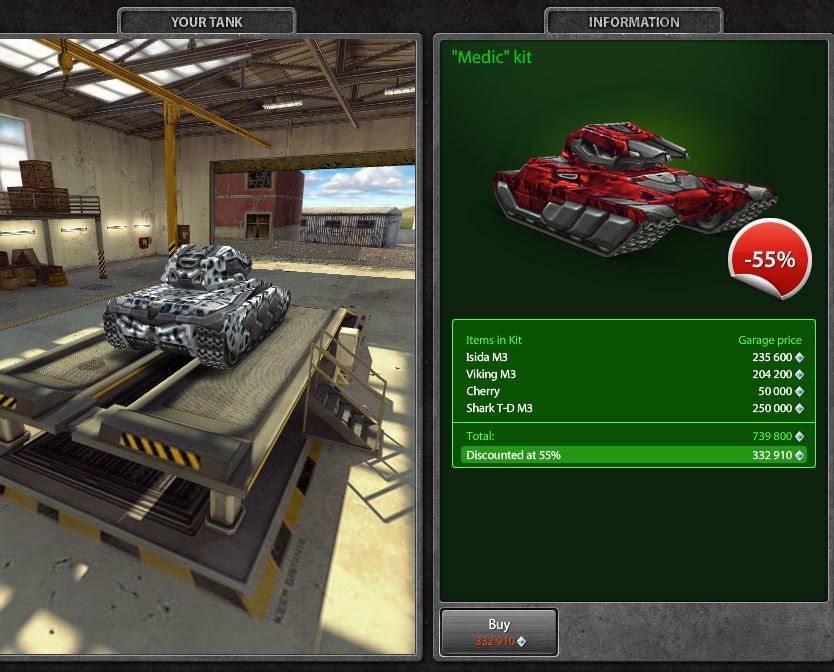Buy the Medic kit for 332 910
This screenshot has width=834, height=672.
point(498,632)
